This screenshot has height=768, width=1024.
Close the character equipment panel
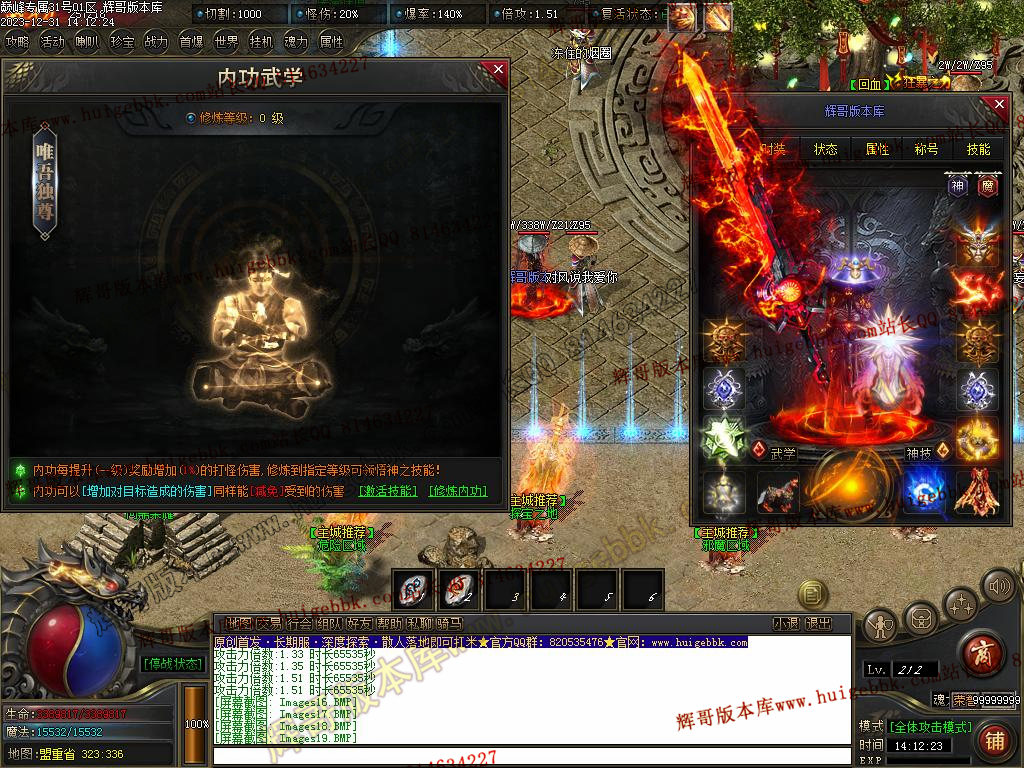click(998, 103)
